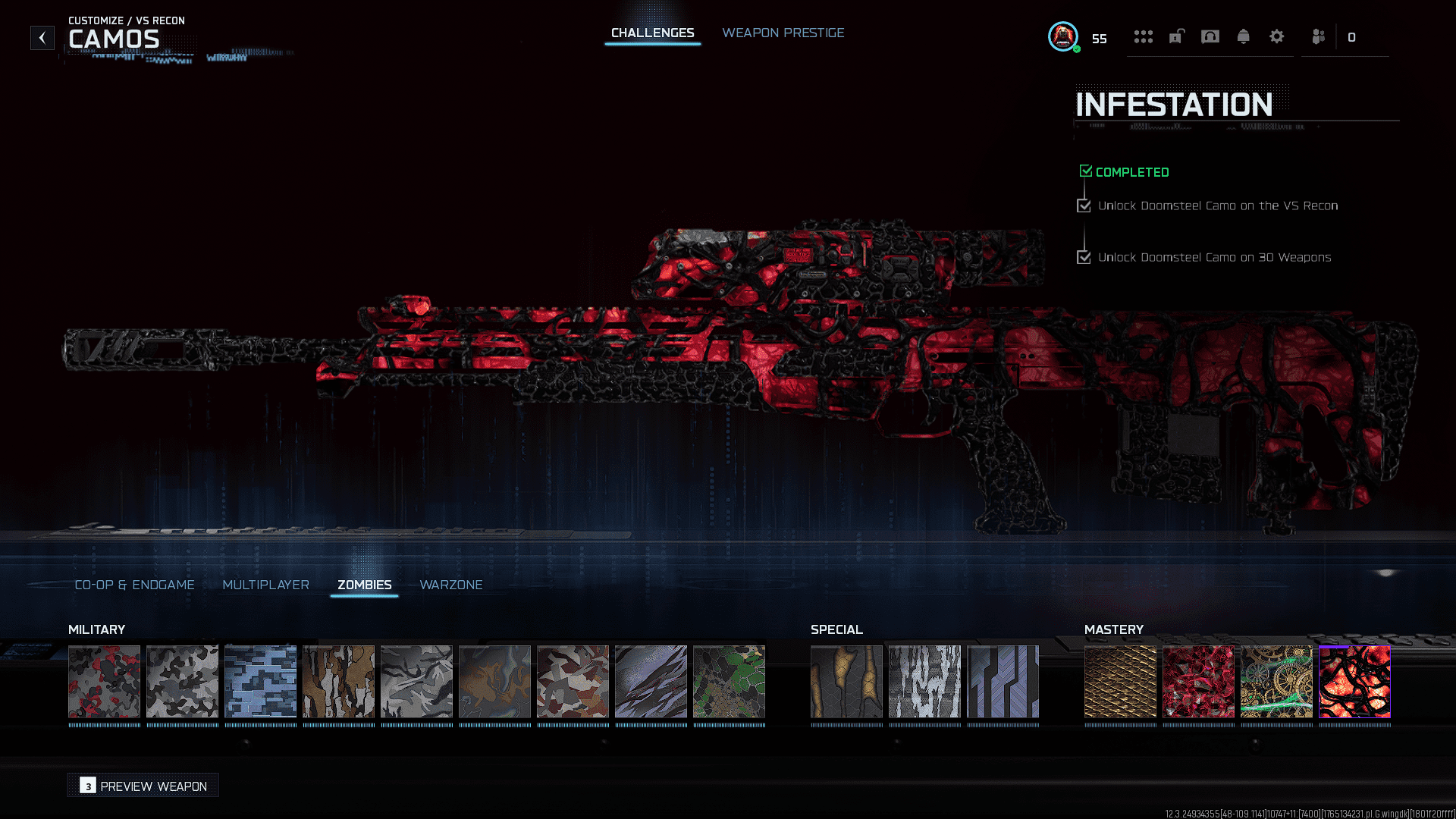
Task: Open the grid menu icon
Action: 1143,36
